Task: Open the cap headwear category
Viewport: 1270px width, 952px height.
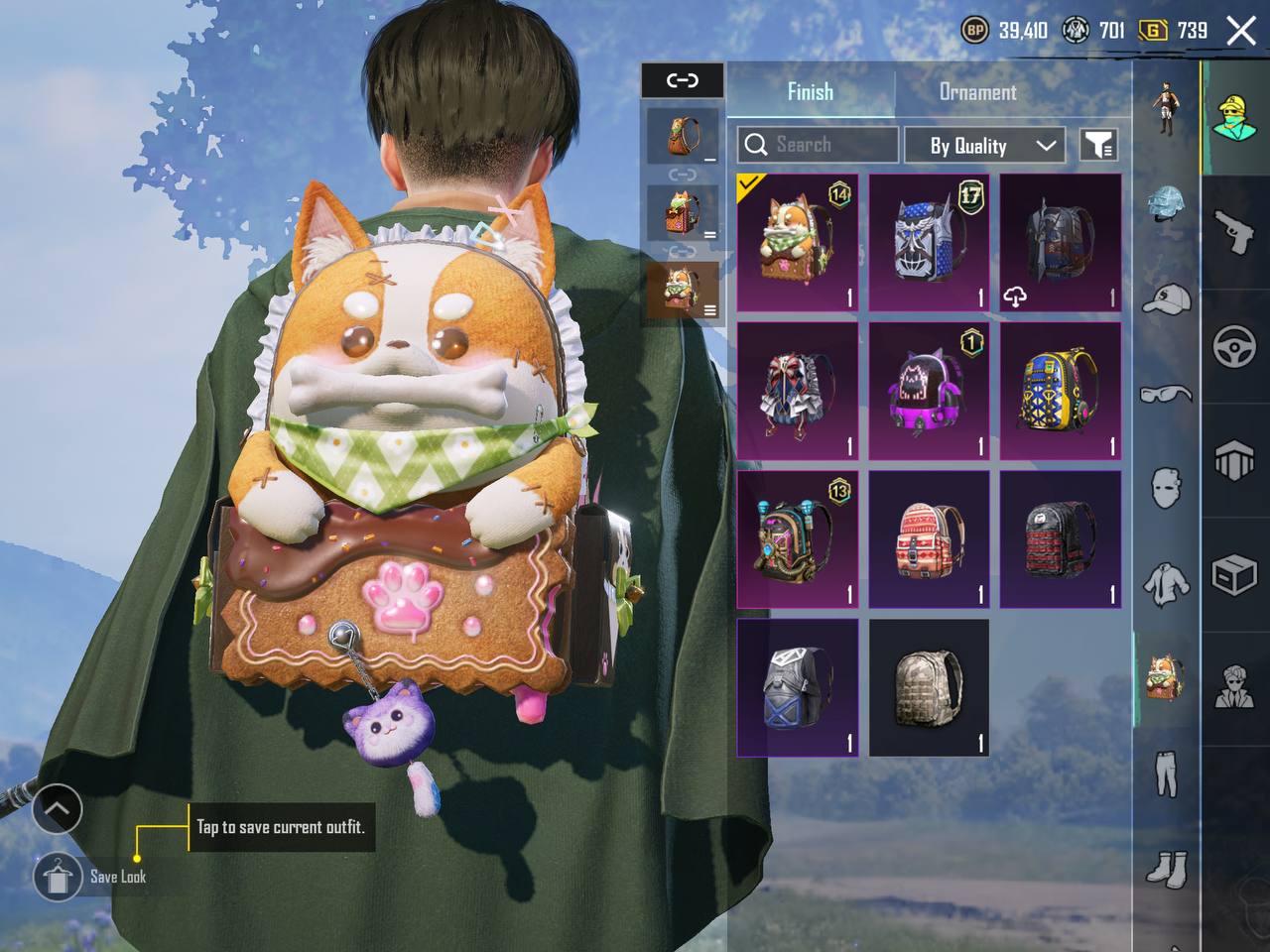Action: [x=1166, y=297]
